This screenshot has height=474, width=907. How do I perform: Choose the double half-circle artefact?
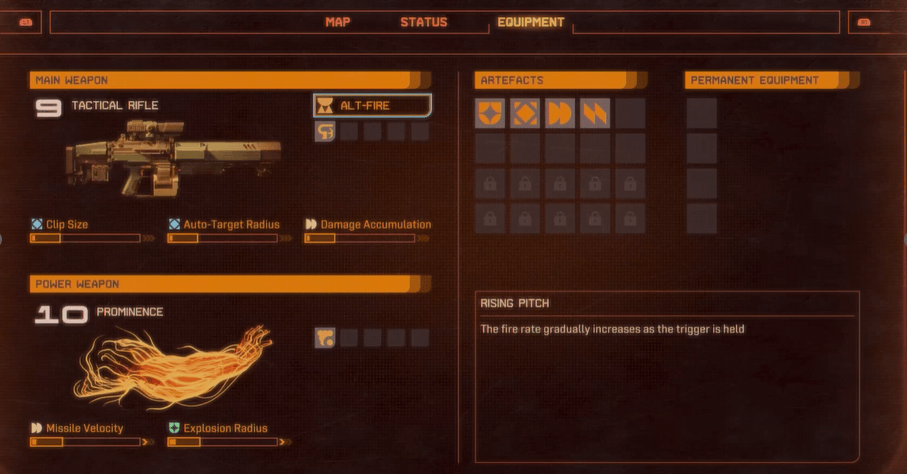tap(560, 114)
